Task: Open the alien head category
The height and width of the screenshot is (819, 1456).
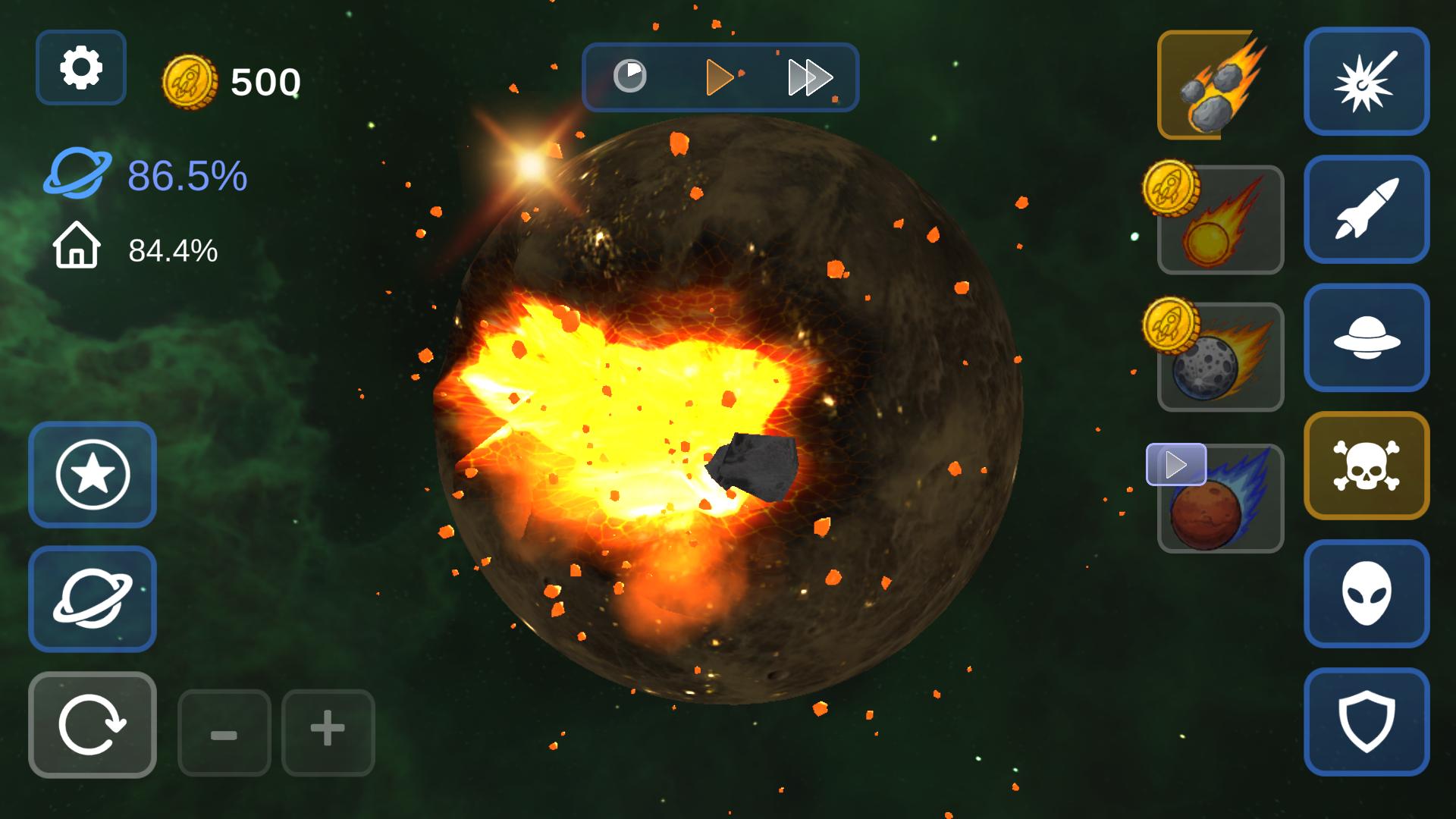Action: point(1367,594)
